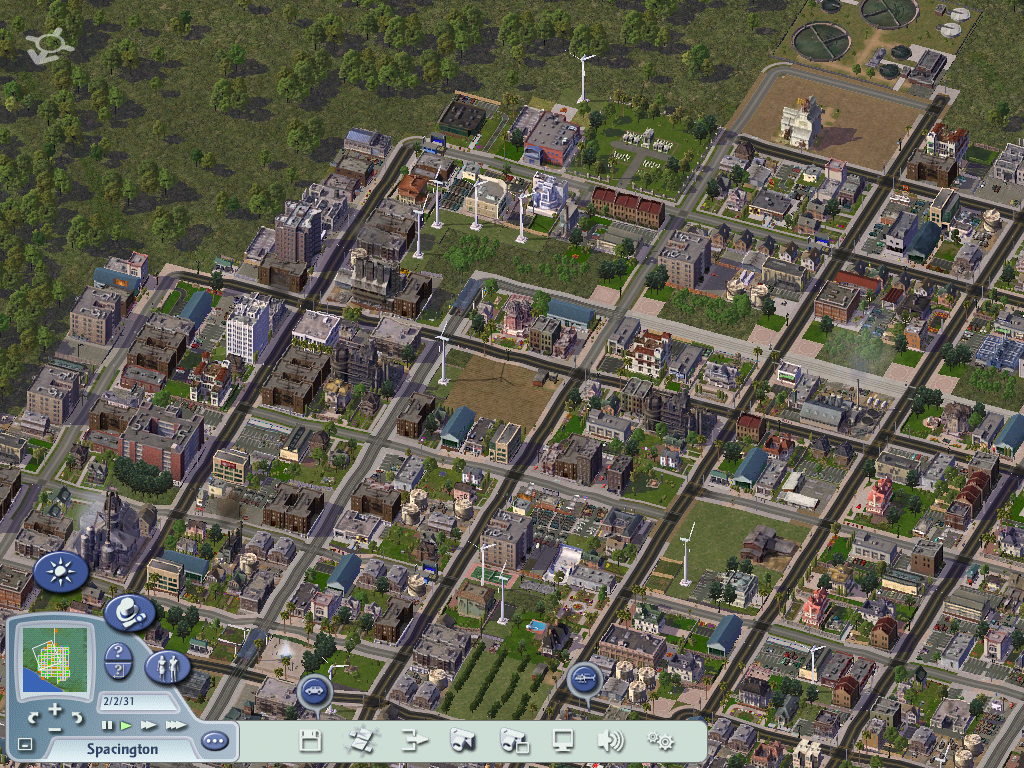The width and height of the screenshot is (1024, 768).
Task: Set simulation to double-arrow fast speed
Action: click(149, 725)
